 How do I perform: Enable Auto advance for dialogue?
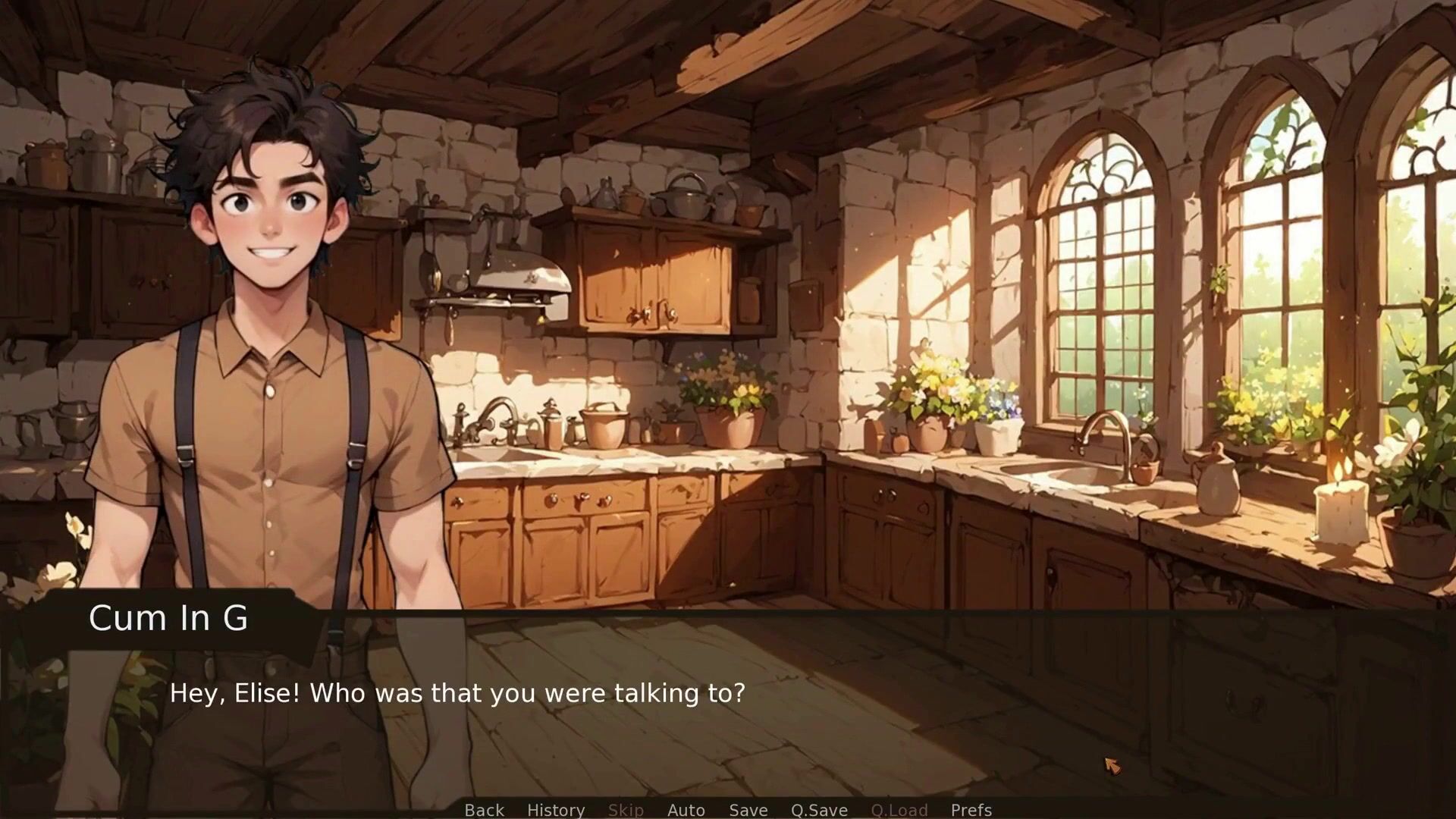(686, 810)
